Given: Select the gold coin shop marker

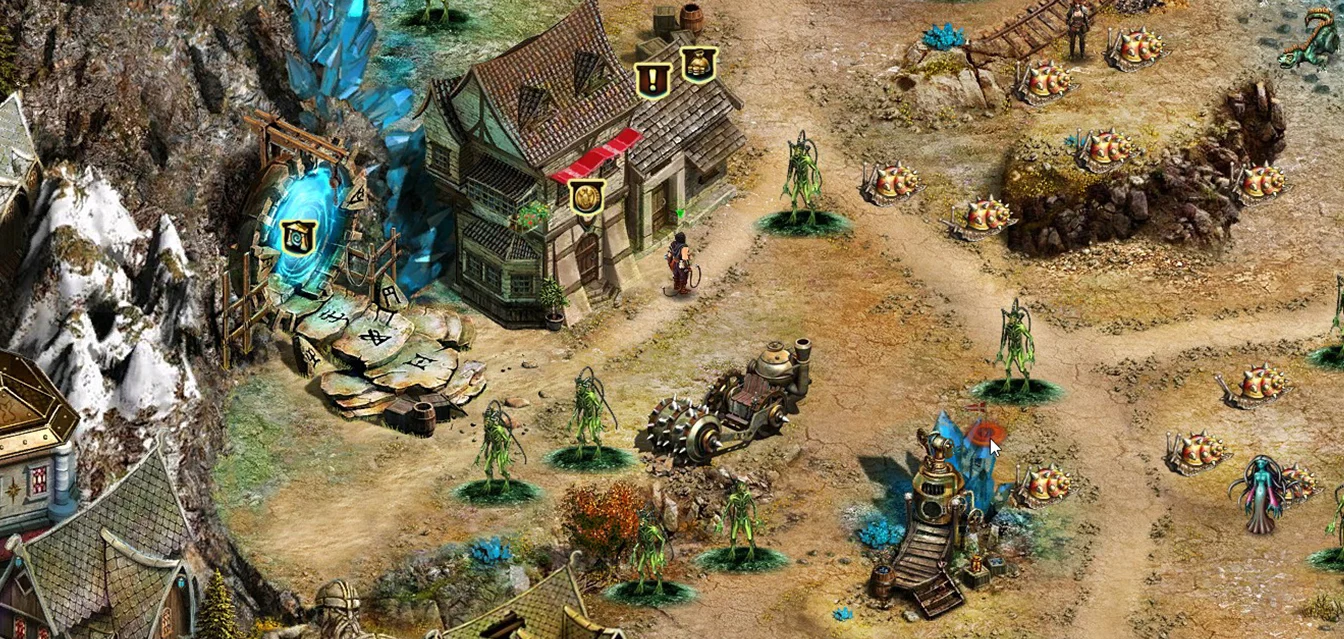Looking at the screenshot, I should 587,196.
